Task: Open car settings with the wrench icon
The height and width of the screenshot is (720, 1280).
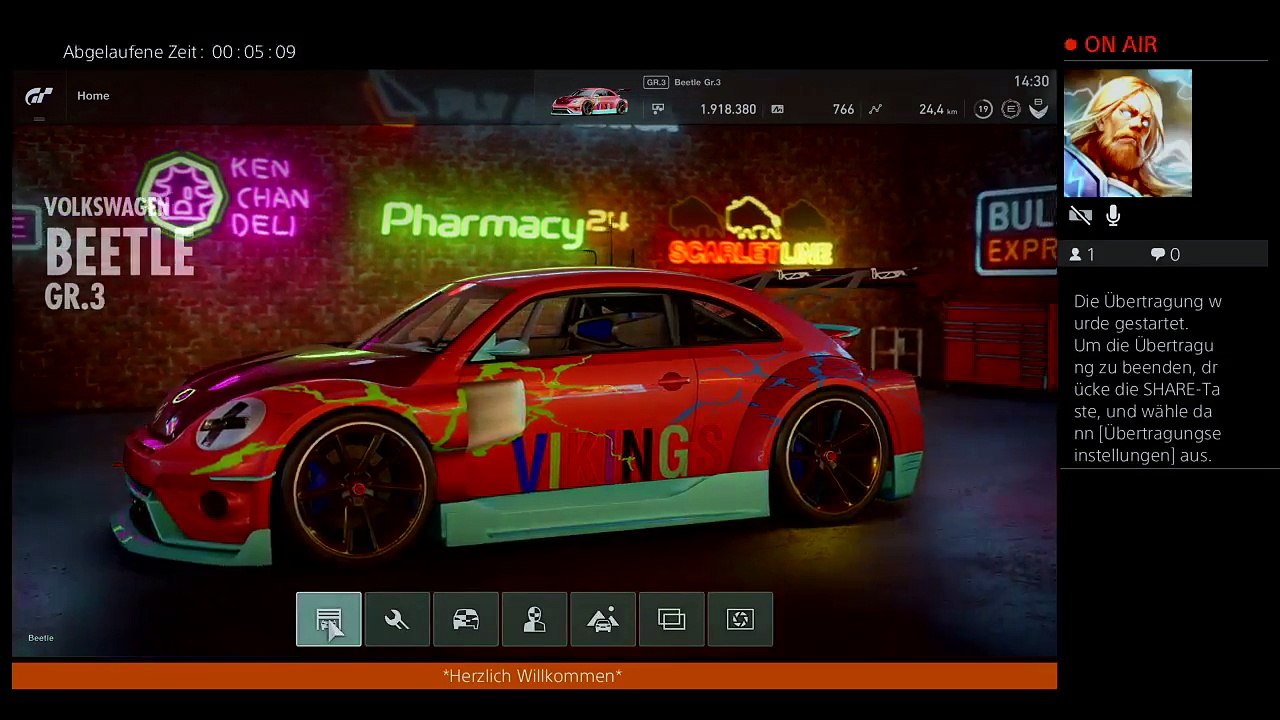Action: coord(397,620)
